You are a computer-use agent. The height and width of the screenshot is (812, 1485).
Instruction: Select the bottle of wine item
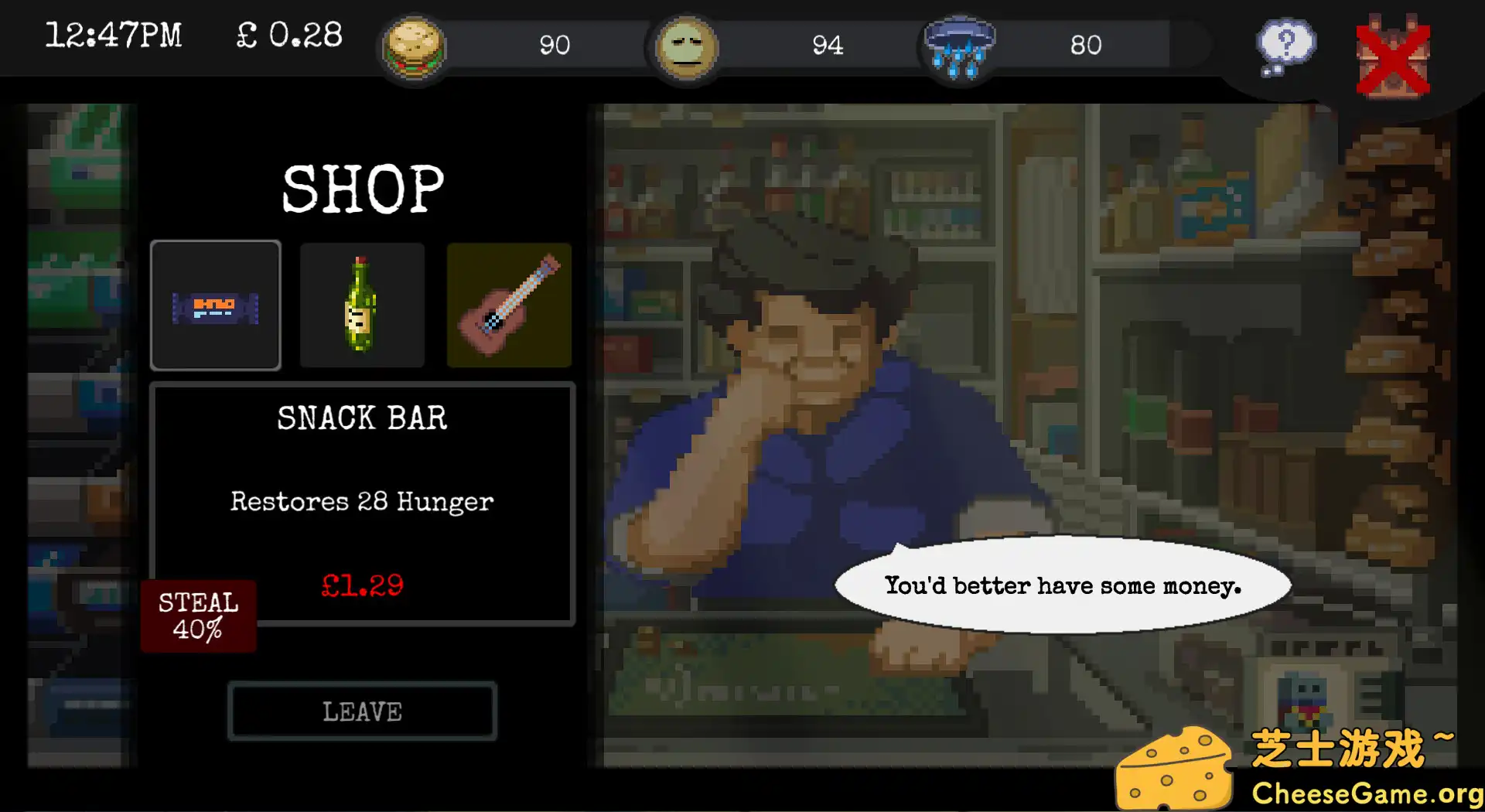click(361, 306)
